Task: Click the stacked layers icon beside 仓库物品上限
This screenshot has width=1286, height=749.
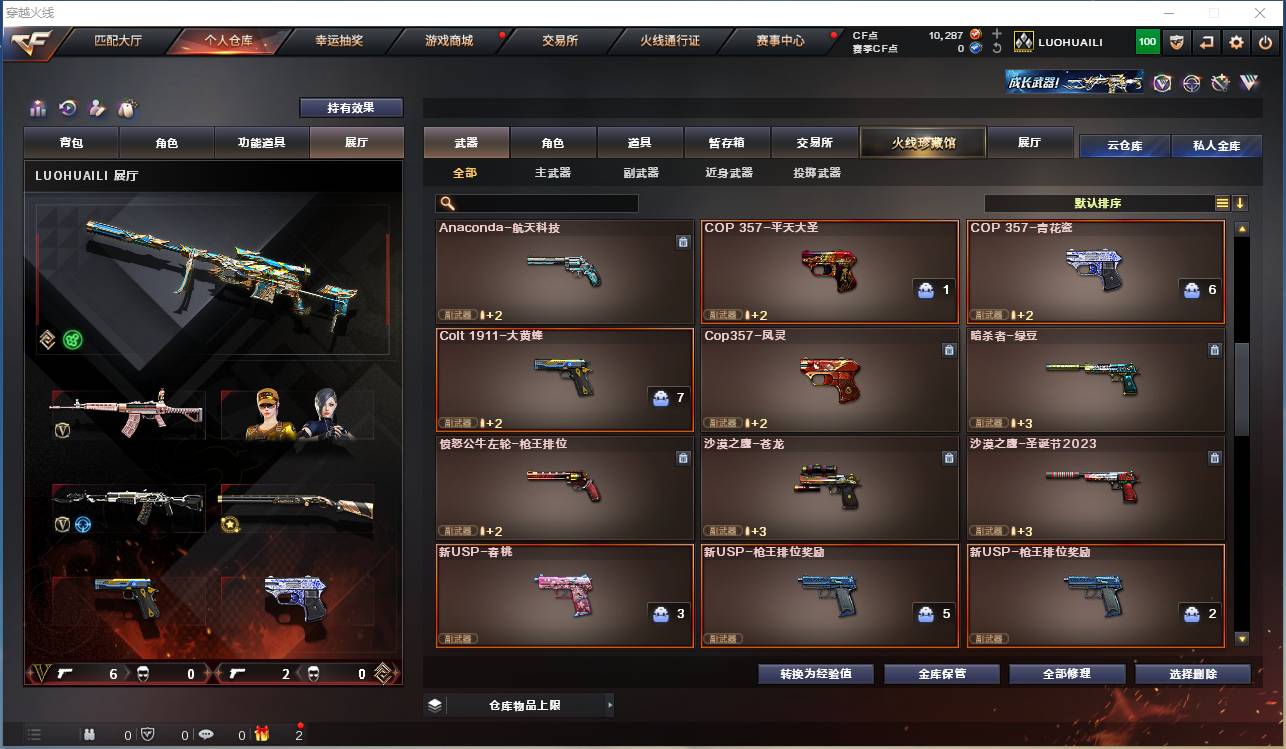Action: coord(434,705)
